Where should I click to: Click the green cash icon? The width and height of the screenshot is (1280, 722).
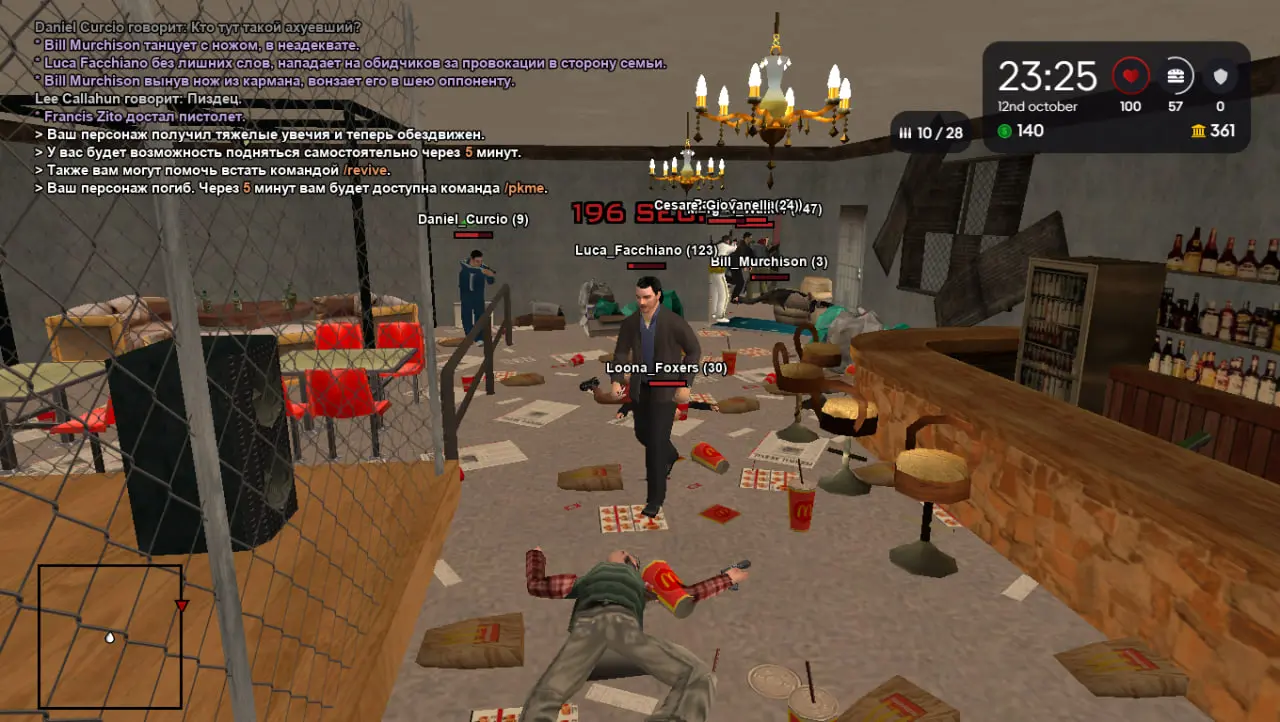click(x=1005, y=131)
